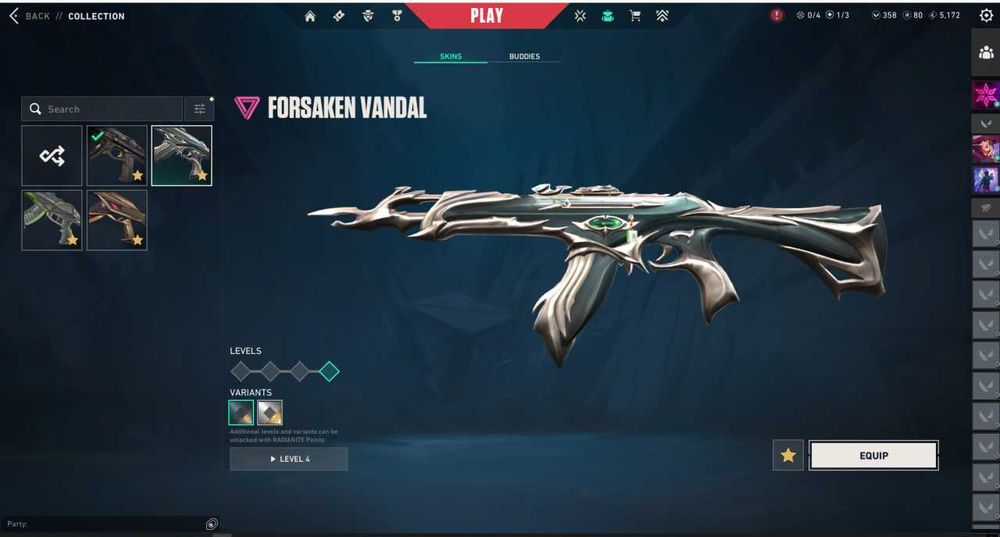The height and width of the screenshot is (537, 1000).
Task: Toggle the favorite star beside Equip
Action: 788,456
